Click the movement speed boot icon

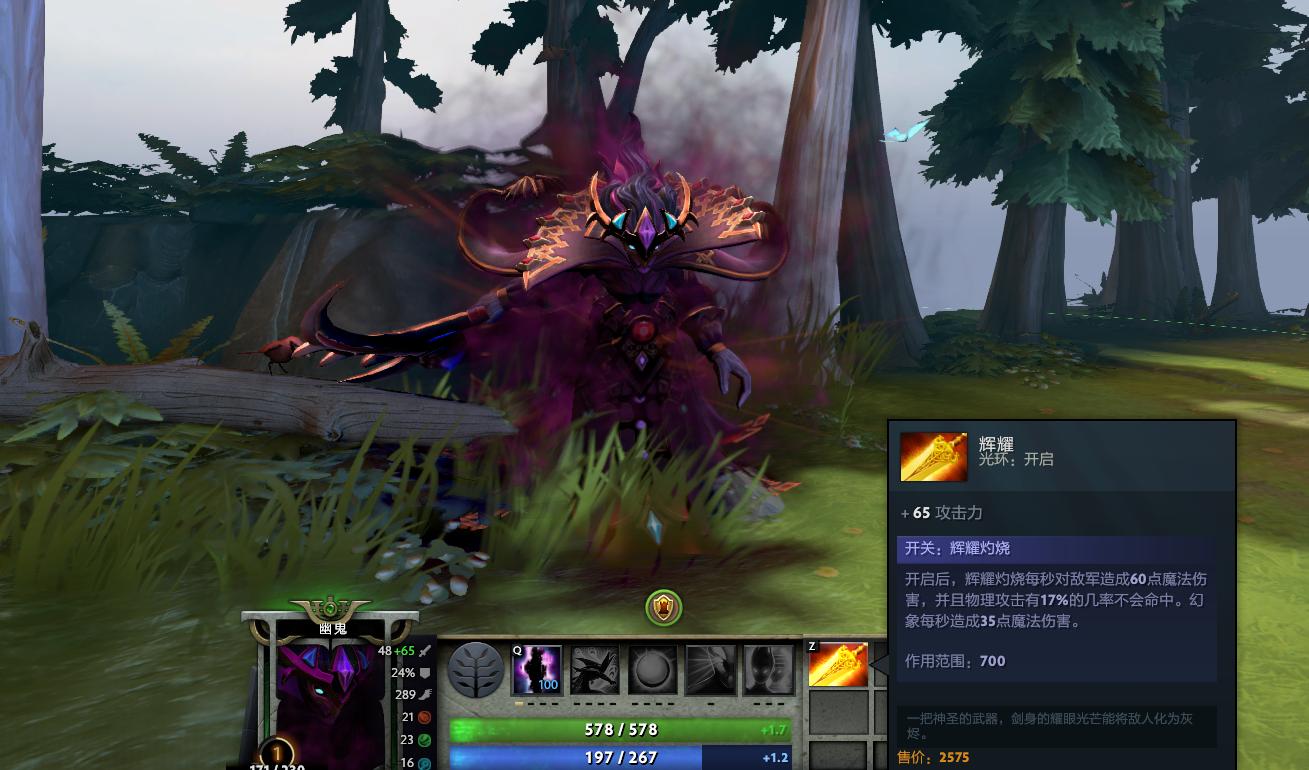coord(426,694)
